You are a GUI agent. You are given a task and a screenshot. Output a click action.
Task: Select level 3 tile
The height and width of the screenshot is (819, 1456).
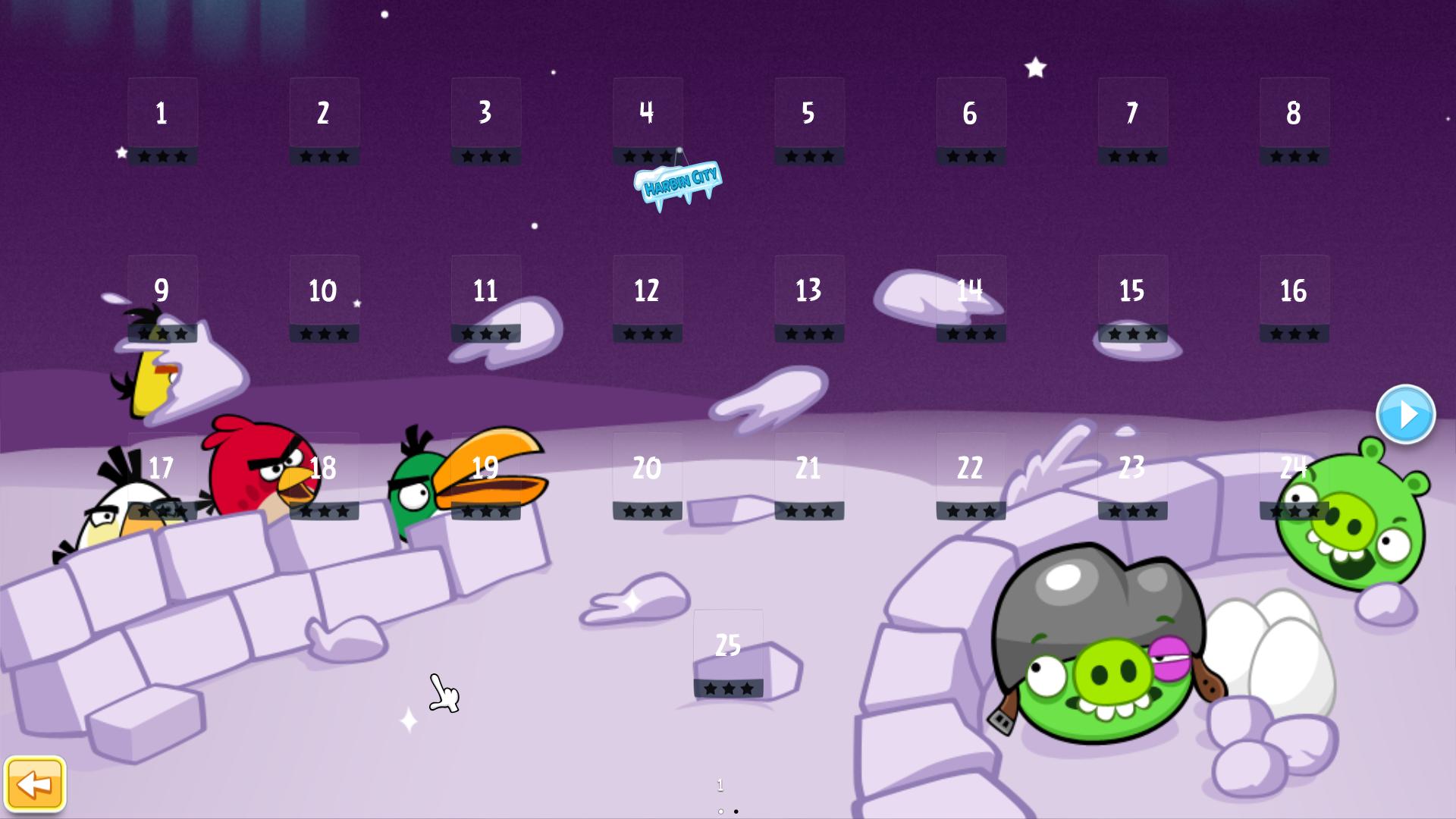pos(485,120)
